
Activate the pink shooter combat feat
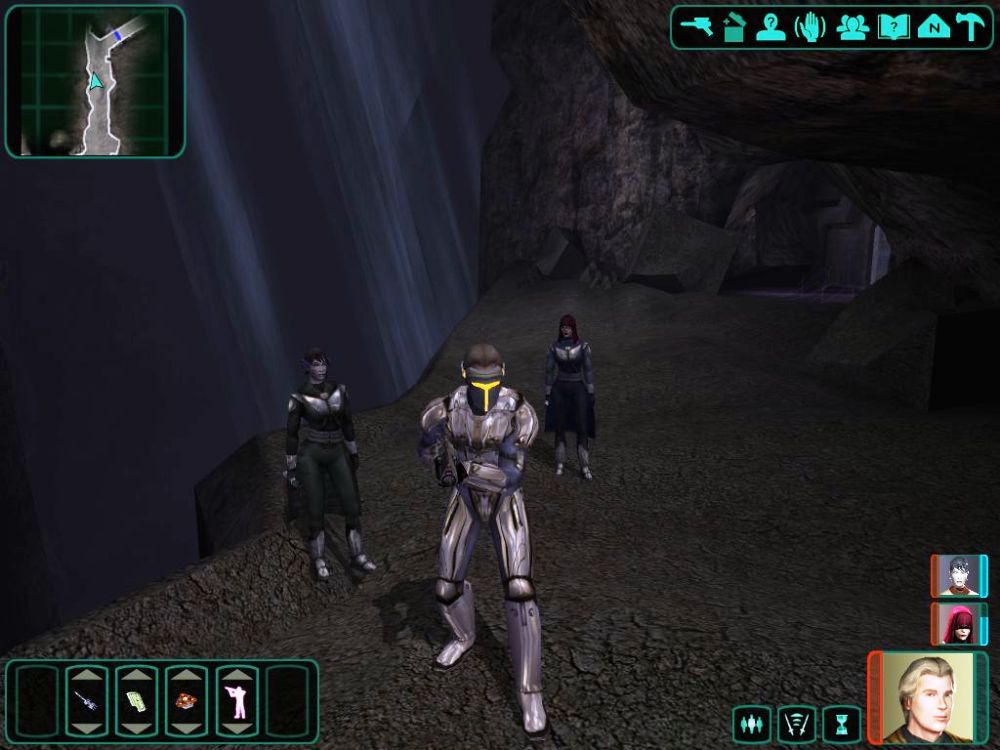(237, 700)
